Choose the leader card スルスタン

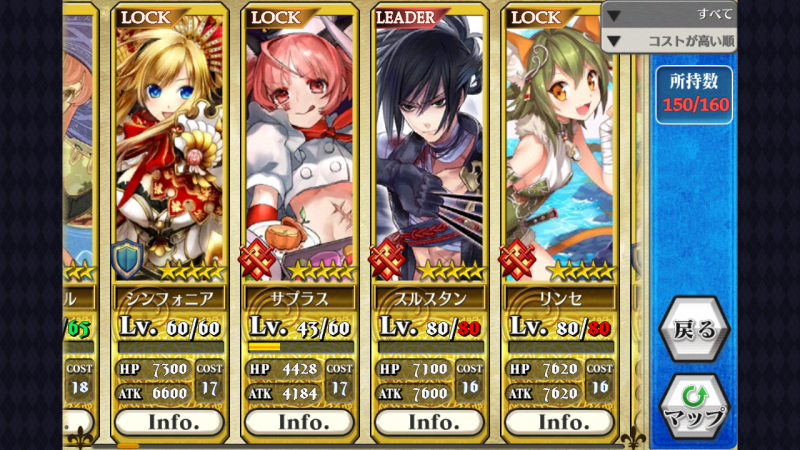point(429,150)
